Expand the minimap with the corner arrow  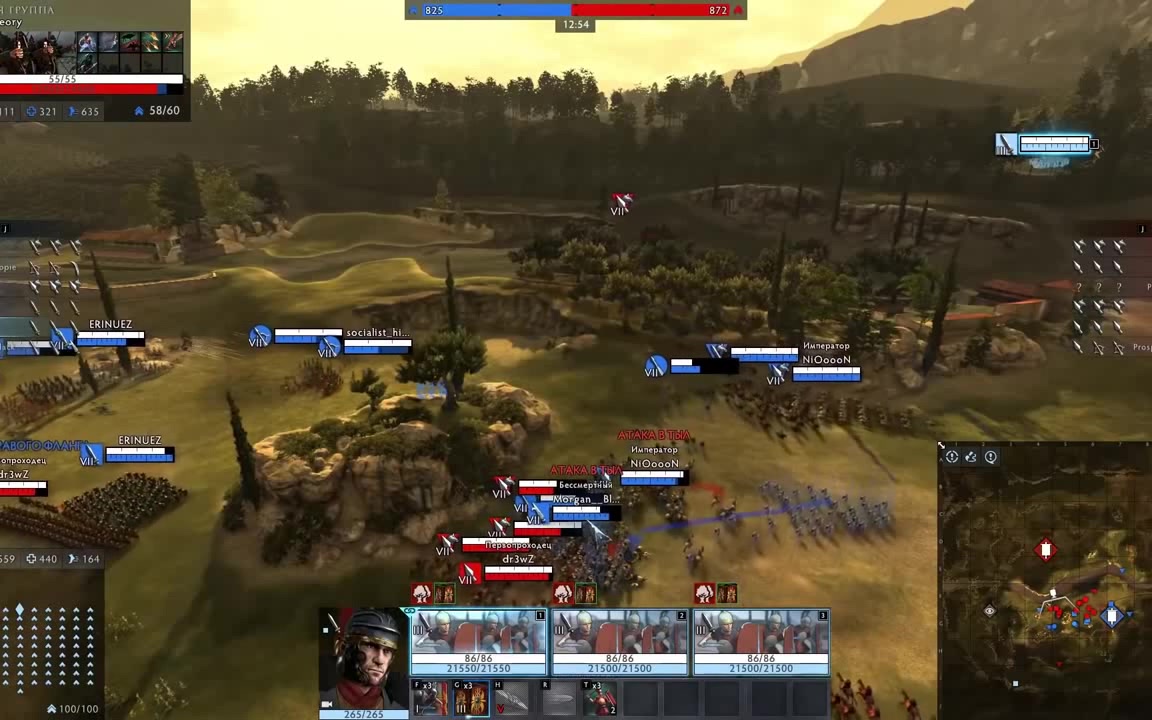(x=942, y=447)
